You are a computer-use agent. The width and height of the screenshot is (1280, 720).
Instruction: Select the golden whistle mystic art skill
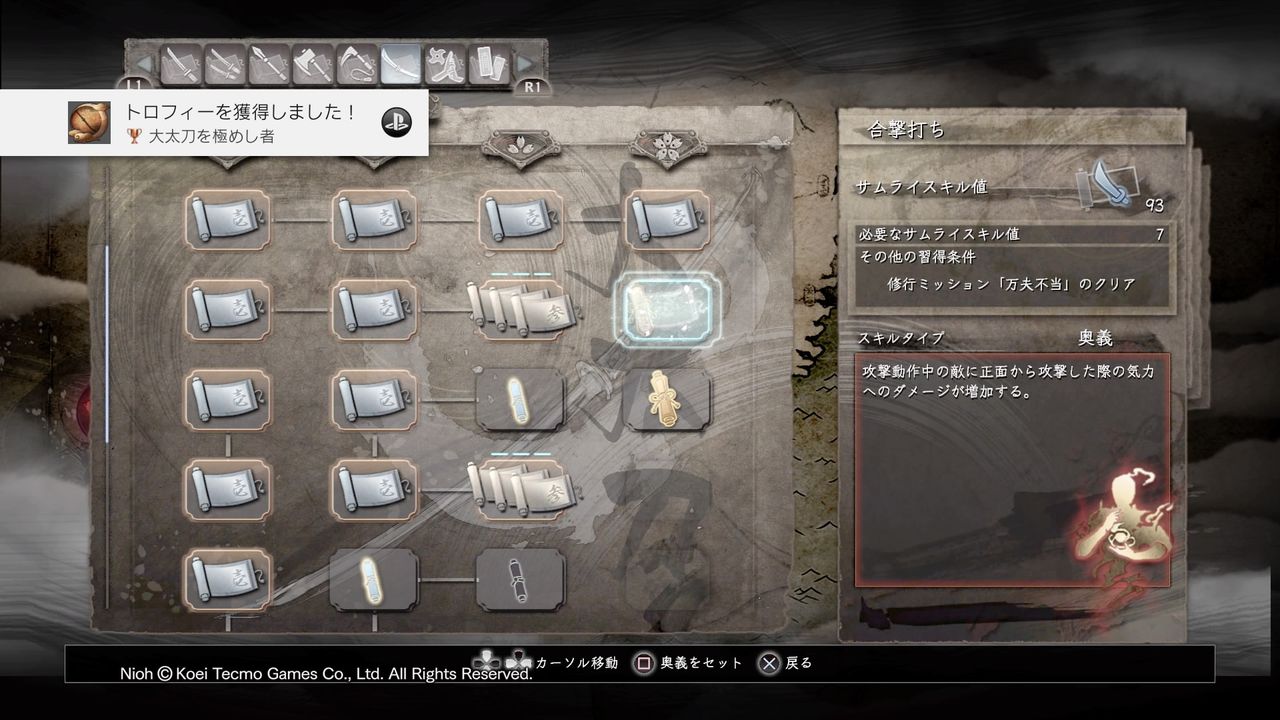point(663,398)
